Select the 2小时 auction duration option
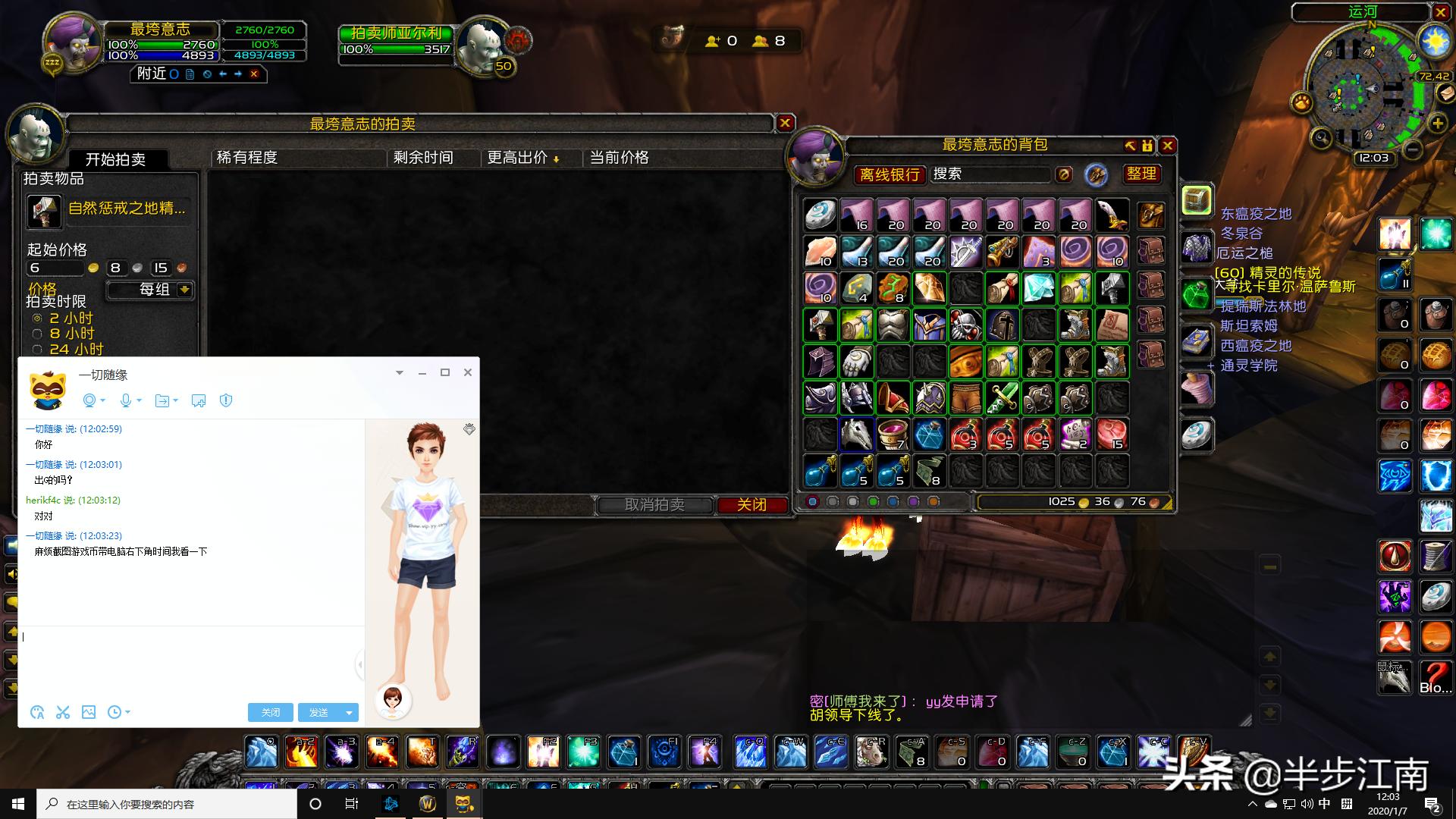The image size is (1456, 819). pyautogui.click(x=37, y=317)
